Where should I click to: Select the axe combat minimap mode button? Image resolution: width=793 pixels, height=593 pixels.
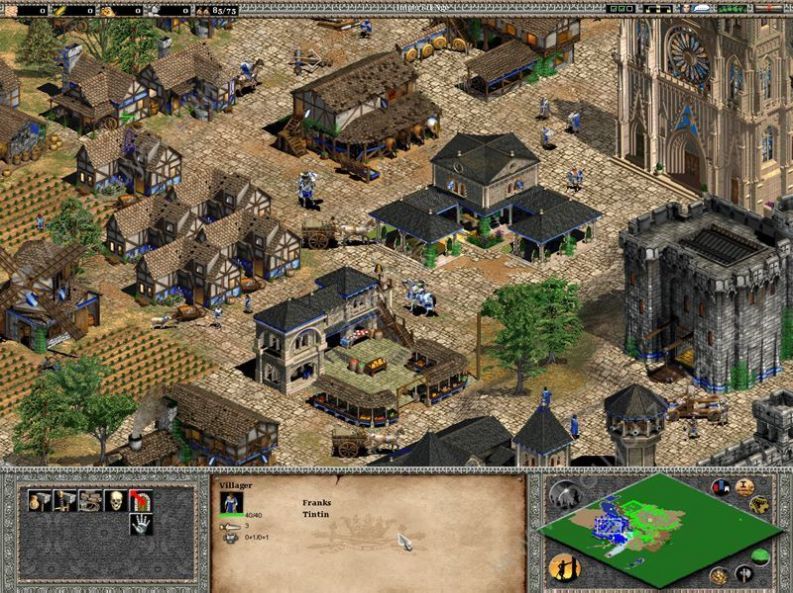742,574
